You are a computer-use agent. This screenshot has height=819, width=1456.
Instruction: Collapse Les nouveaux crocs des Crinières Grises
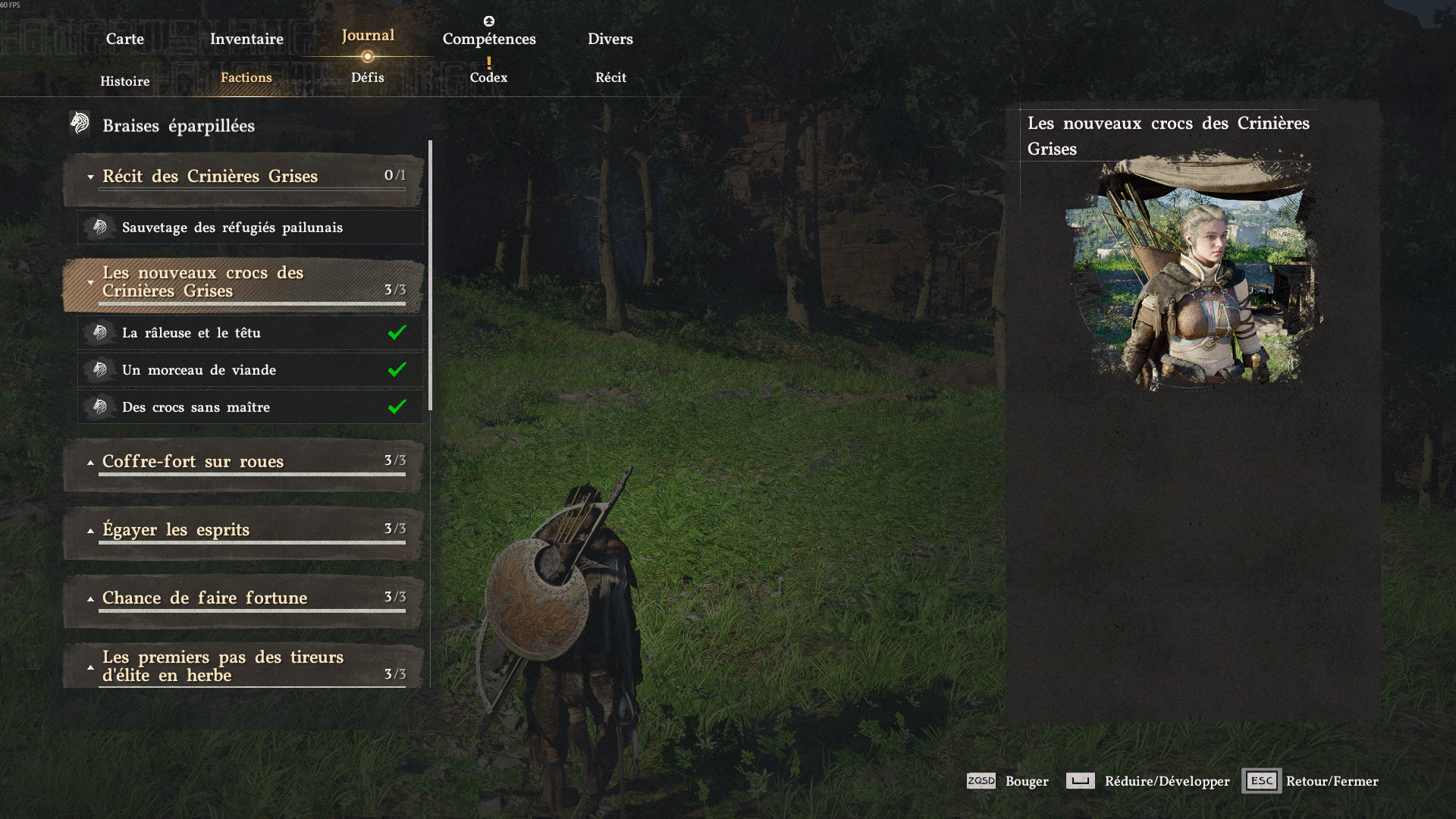[x=243, y=282]
